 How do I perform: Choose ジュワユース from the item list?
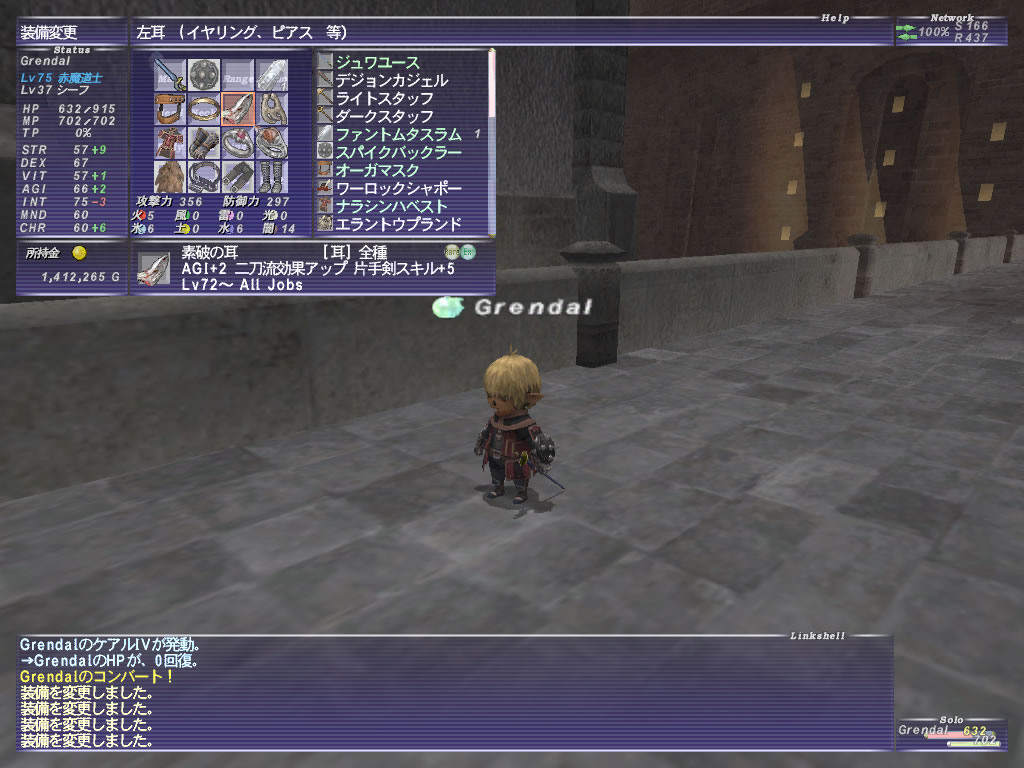pyautogui.click(x=377, y=62)
